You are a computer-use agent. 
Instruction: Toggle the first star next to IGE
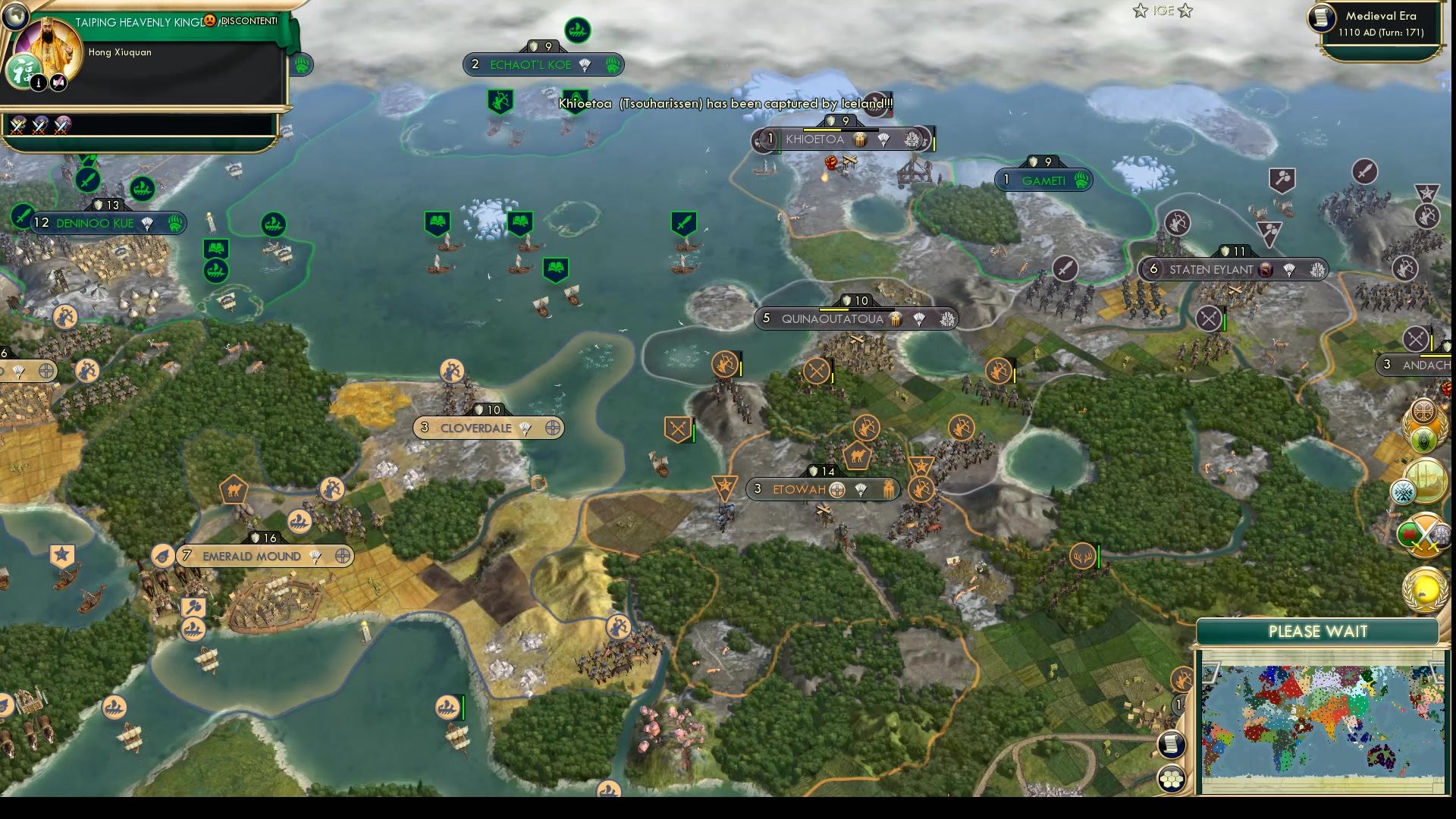point(1139,11)
